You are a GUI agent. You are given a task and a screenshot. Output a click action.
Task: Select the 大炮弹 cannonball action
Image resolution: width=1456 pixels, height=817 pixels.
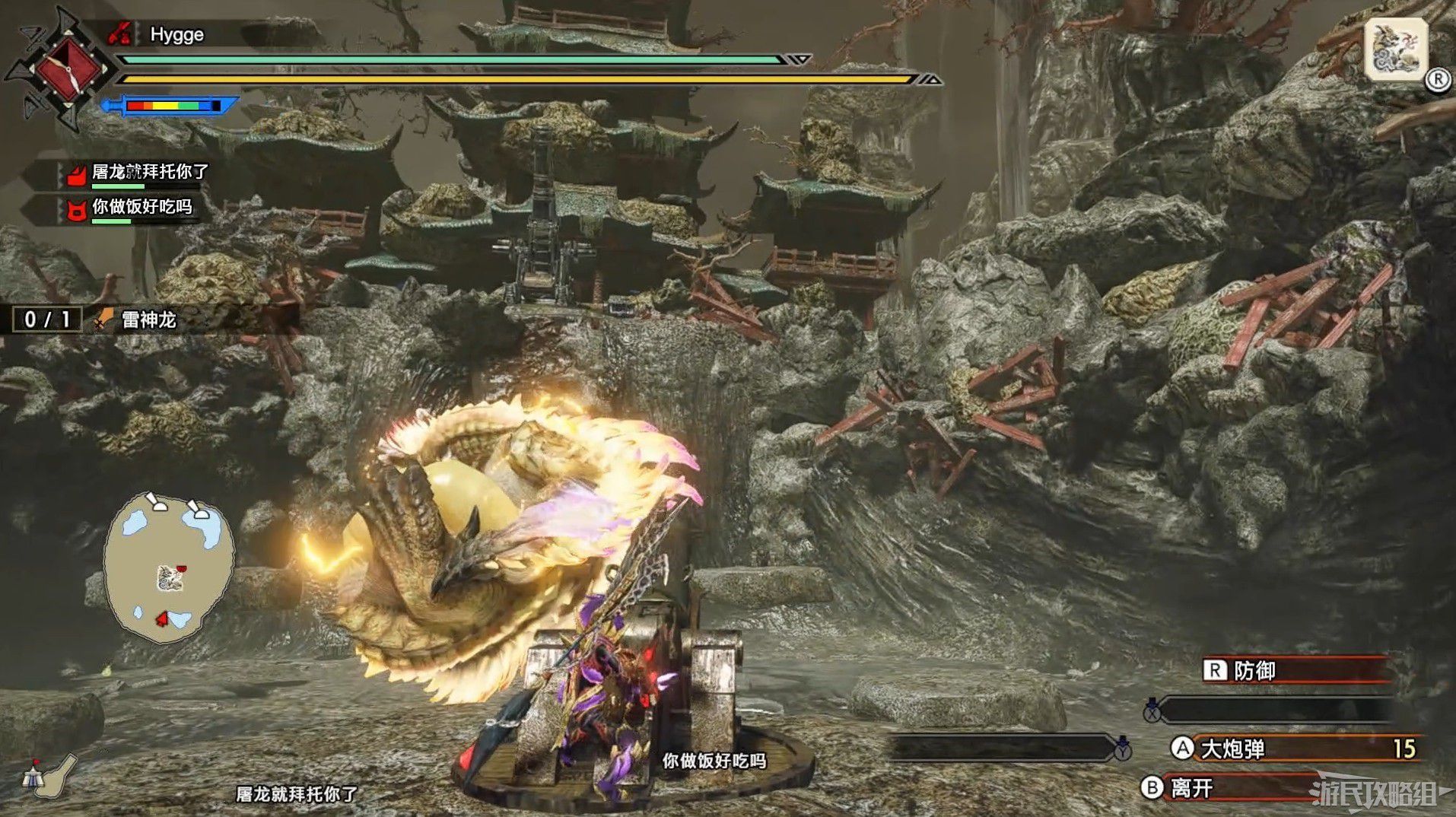pyautogui.click(x=1293, y=749)
